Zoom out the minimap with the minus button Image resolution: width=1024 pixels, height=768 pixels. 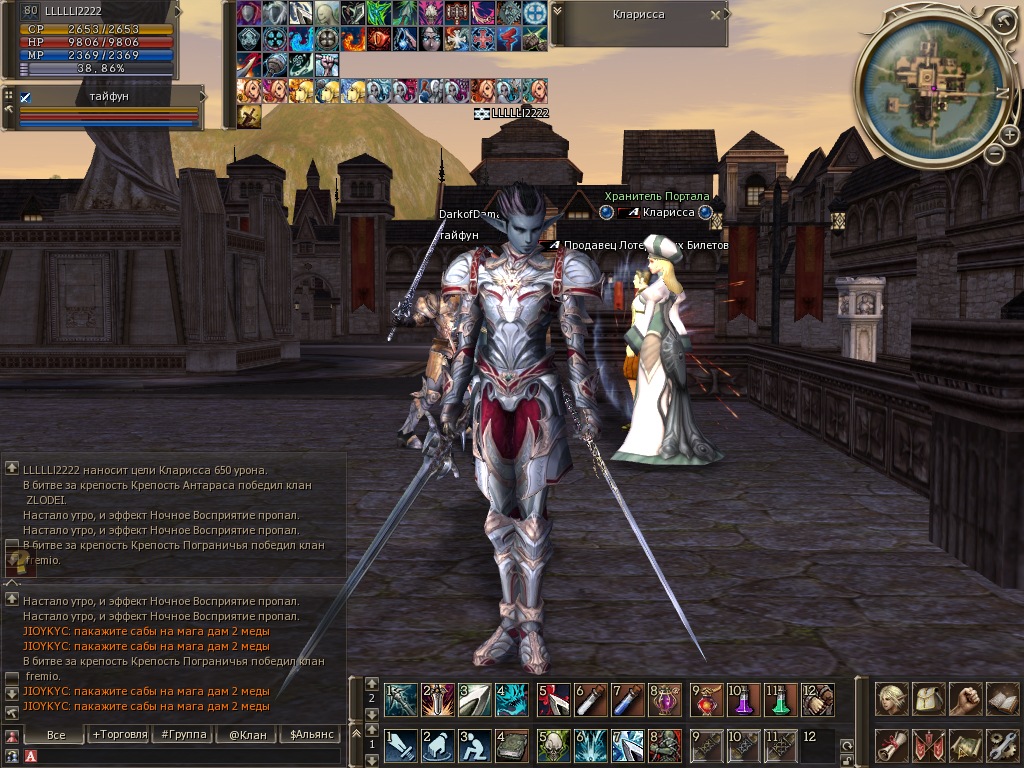pos(994,154)
